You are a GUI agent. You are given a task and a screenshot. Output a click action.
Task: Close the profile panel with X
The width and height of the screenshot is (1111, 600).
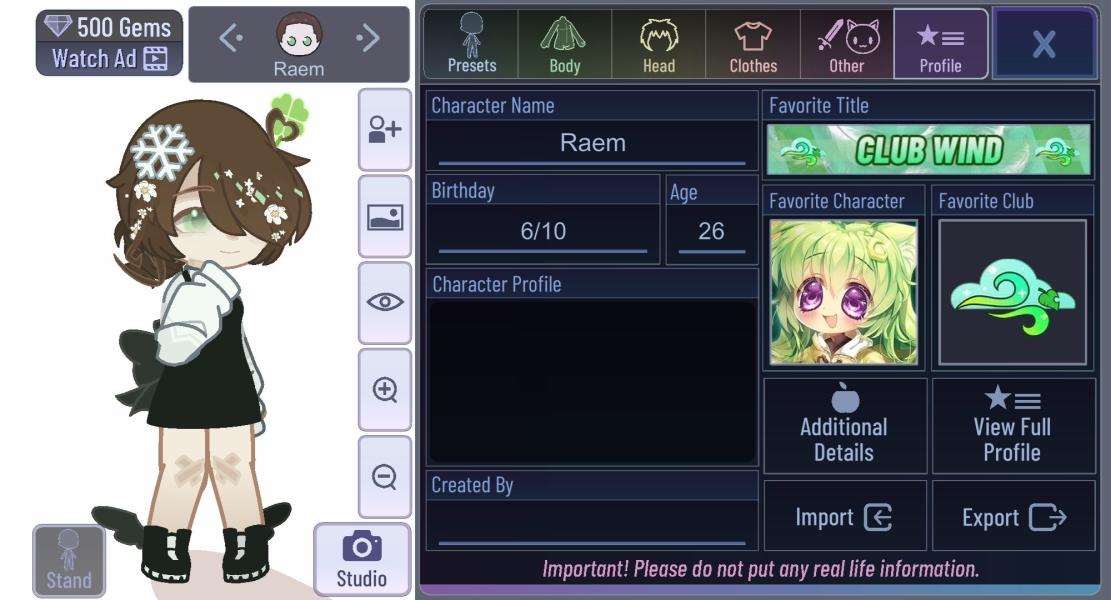coord(1043,44)
